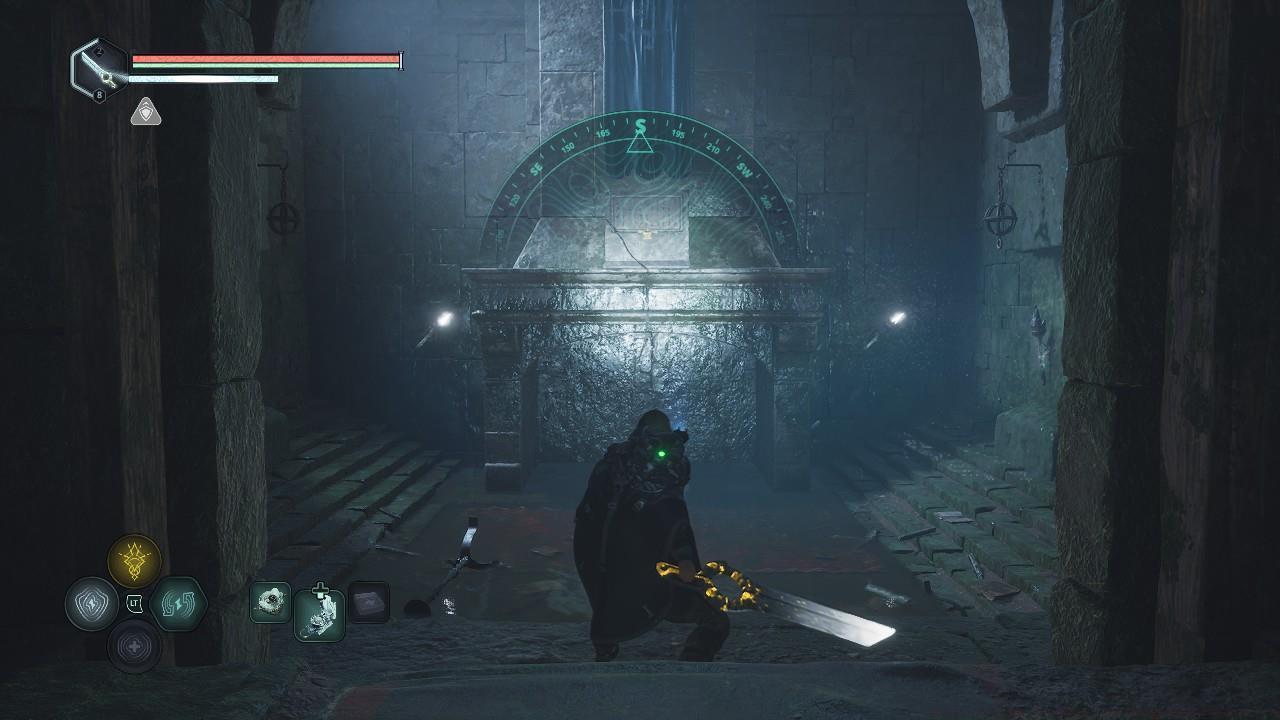Click the SW label on the compass arc
The width and height of the screenshot is (1280, 720).
click(743, 170)
